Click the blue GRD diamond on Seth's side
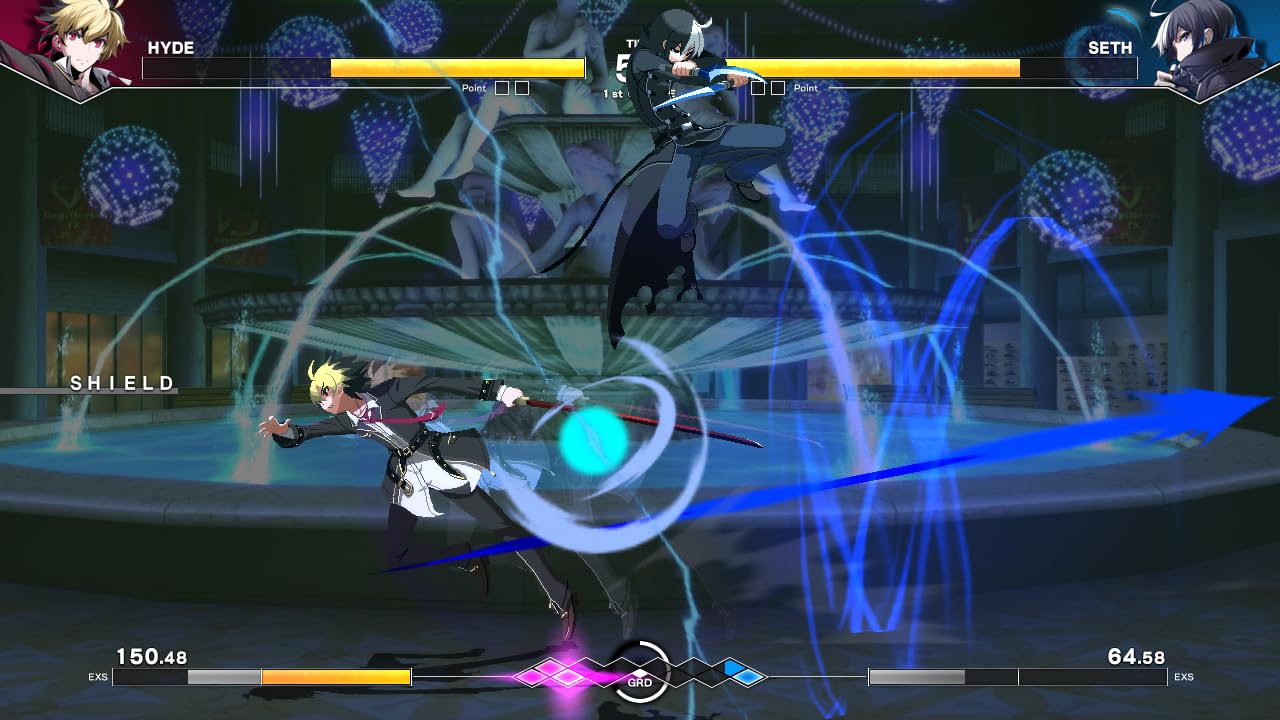 pos(748,677)
